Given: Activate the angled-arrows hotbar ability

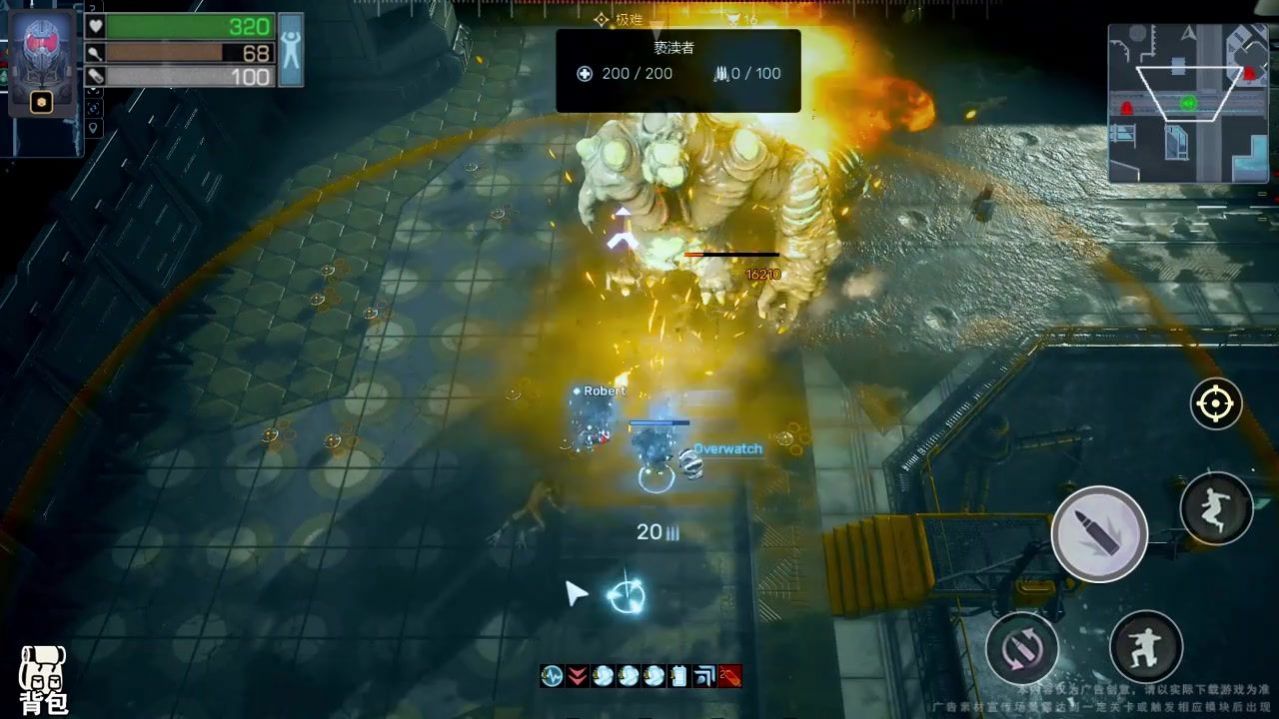Looking at the screenshot, I should [x=705, y=676].
